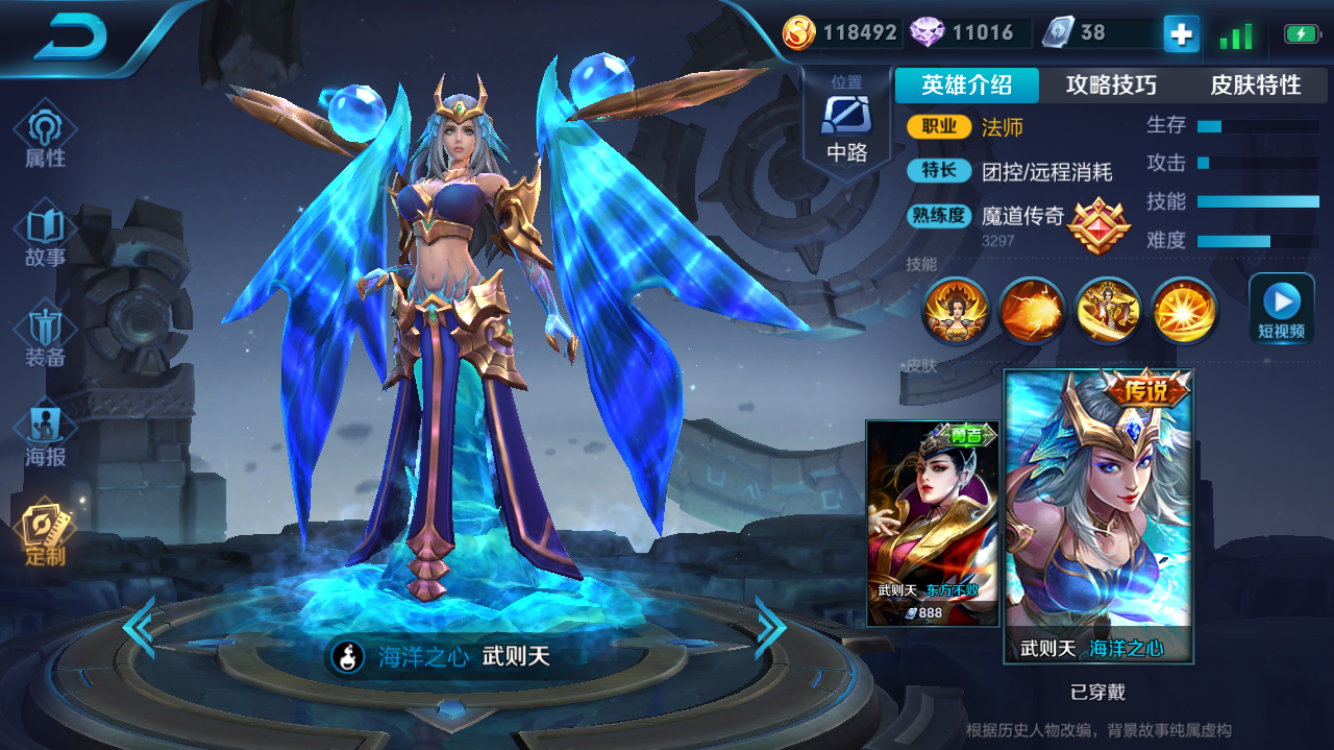Select the 海洋之心 legendary skin card
Viewport: 1334px width, 750px height.
(1098, 515)
